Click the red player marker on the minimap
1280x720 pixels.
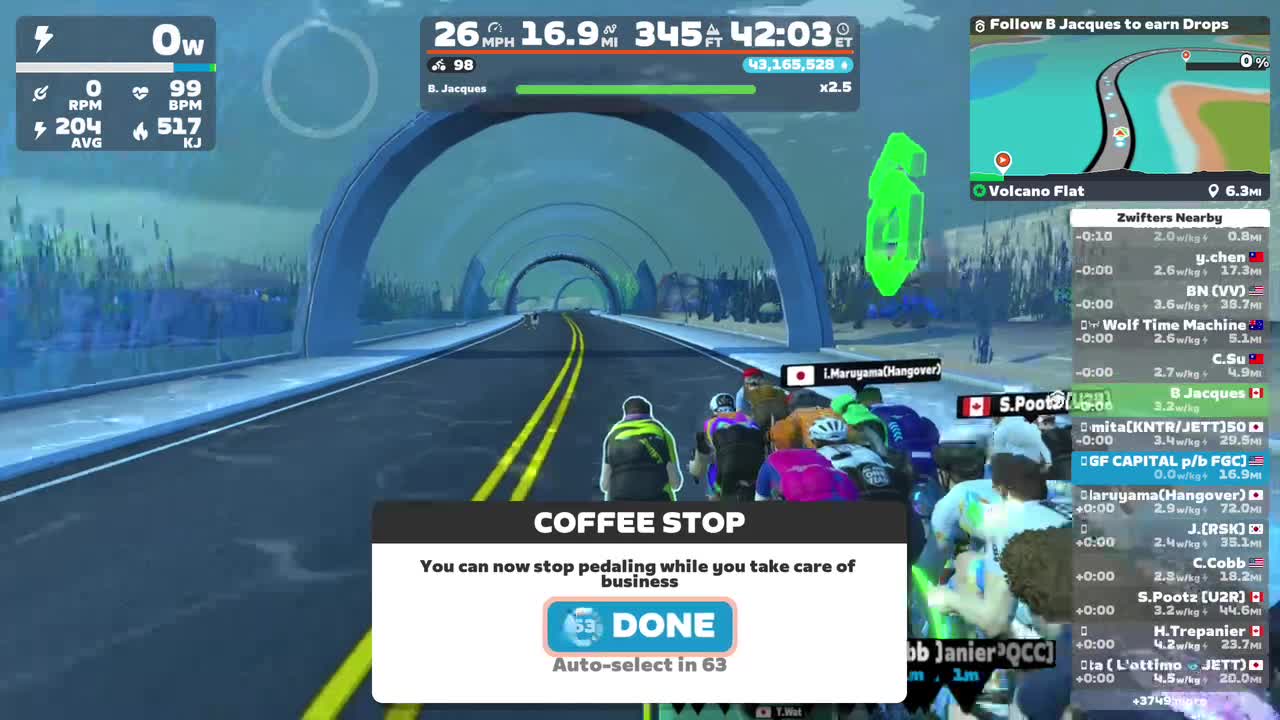tap(1002, 160)
